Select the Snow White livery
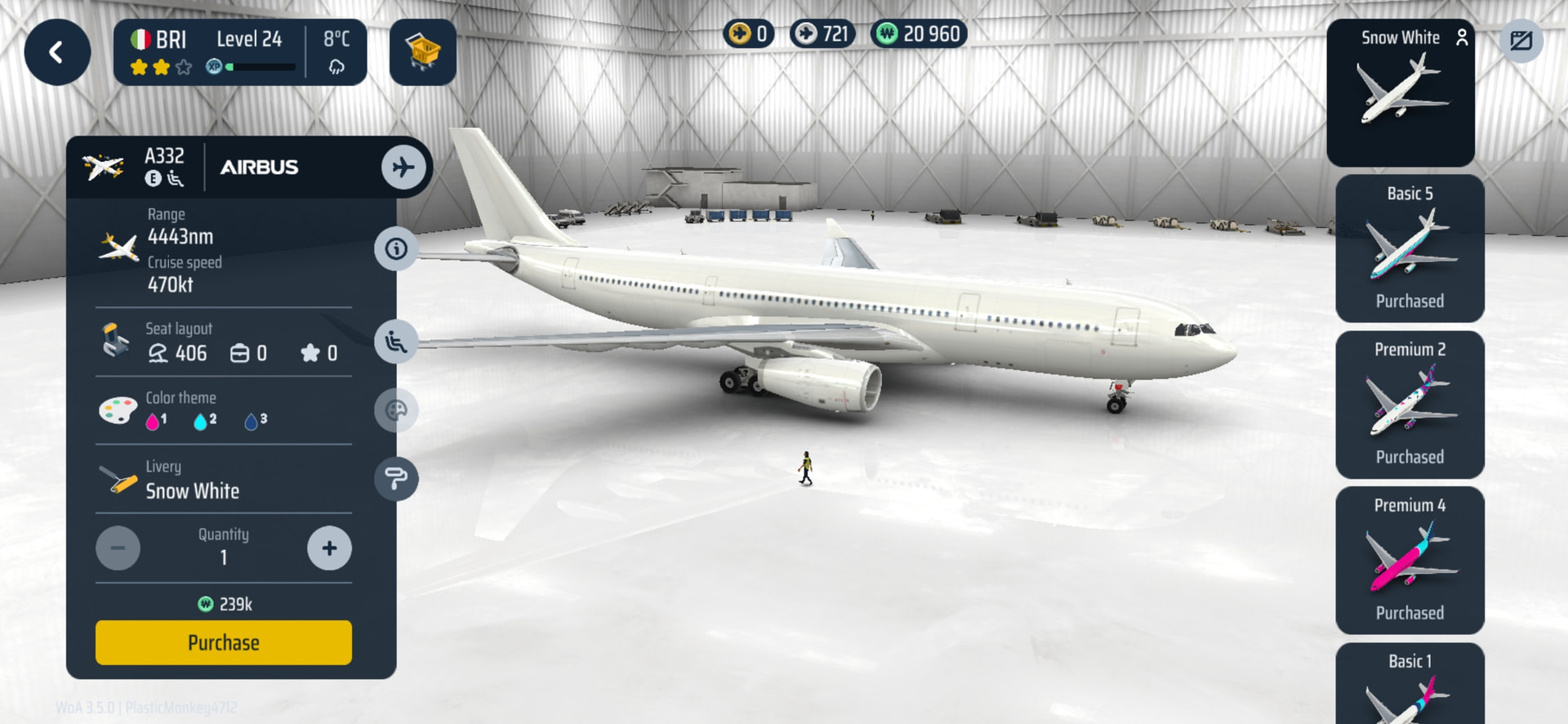This screenshot has height=724, width=1568. point(1401,92)
